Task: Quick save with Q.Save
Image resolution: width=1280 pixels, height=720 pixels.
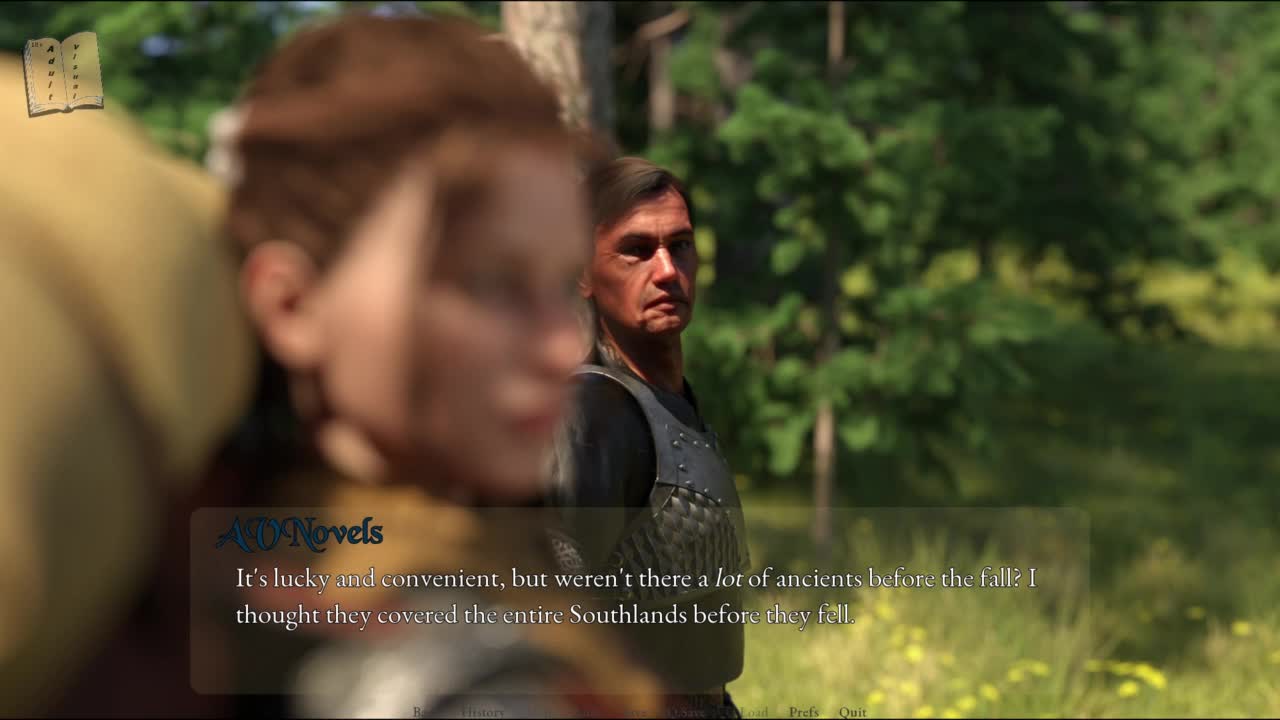Action: [686, 712]
